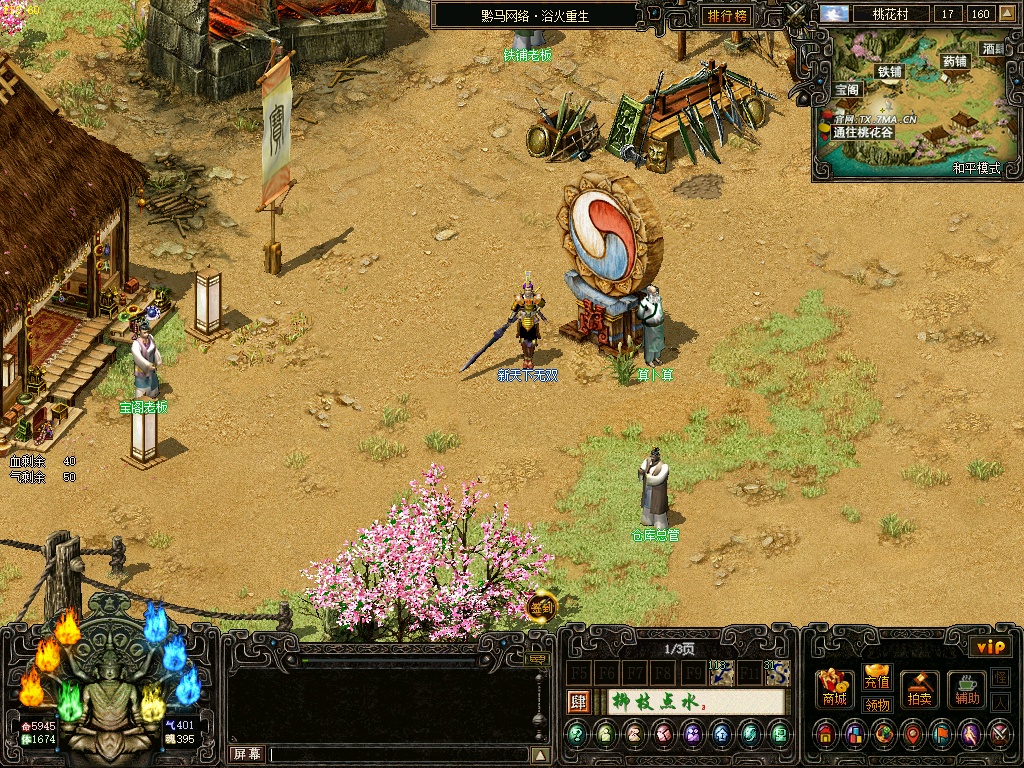Screen dimensions: 1024x768
Task: Click the 充值 recharge button
Action: point(877,679)
